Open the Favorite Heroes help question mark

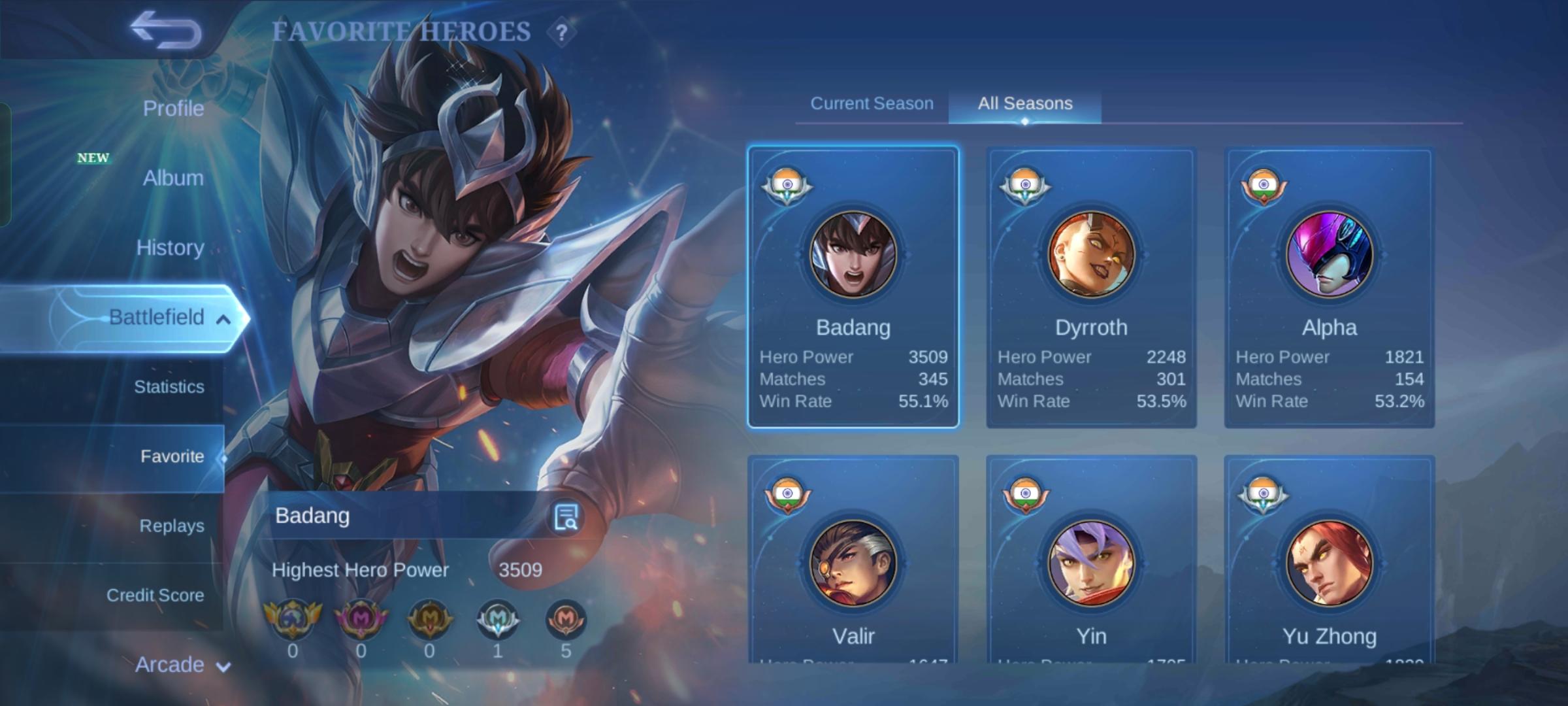coord(563,31)
